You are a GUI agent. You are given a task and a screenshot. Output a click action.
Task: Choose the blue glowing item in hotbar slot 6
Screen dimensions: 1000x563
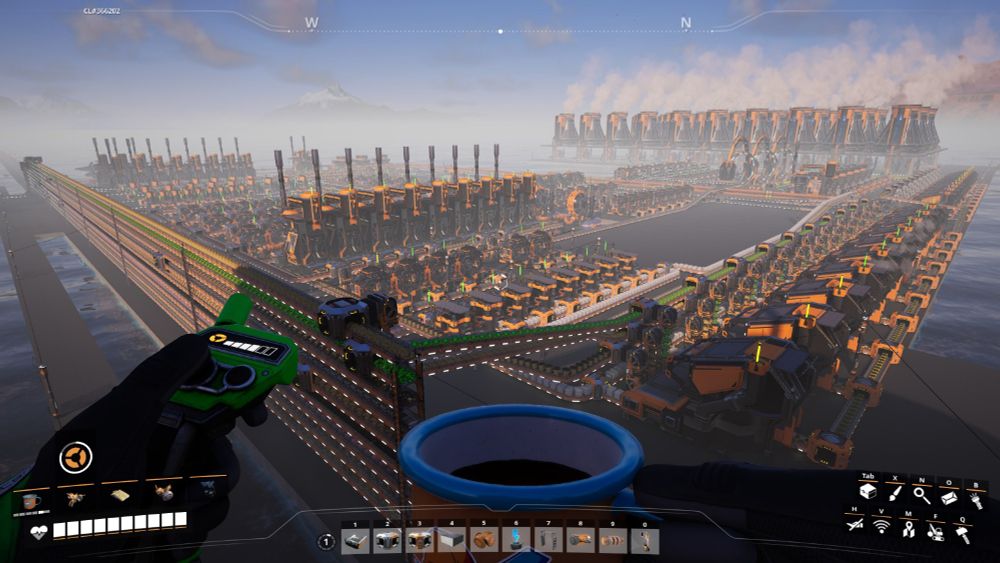[x=516, y=541]
